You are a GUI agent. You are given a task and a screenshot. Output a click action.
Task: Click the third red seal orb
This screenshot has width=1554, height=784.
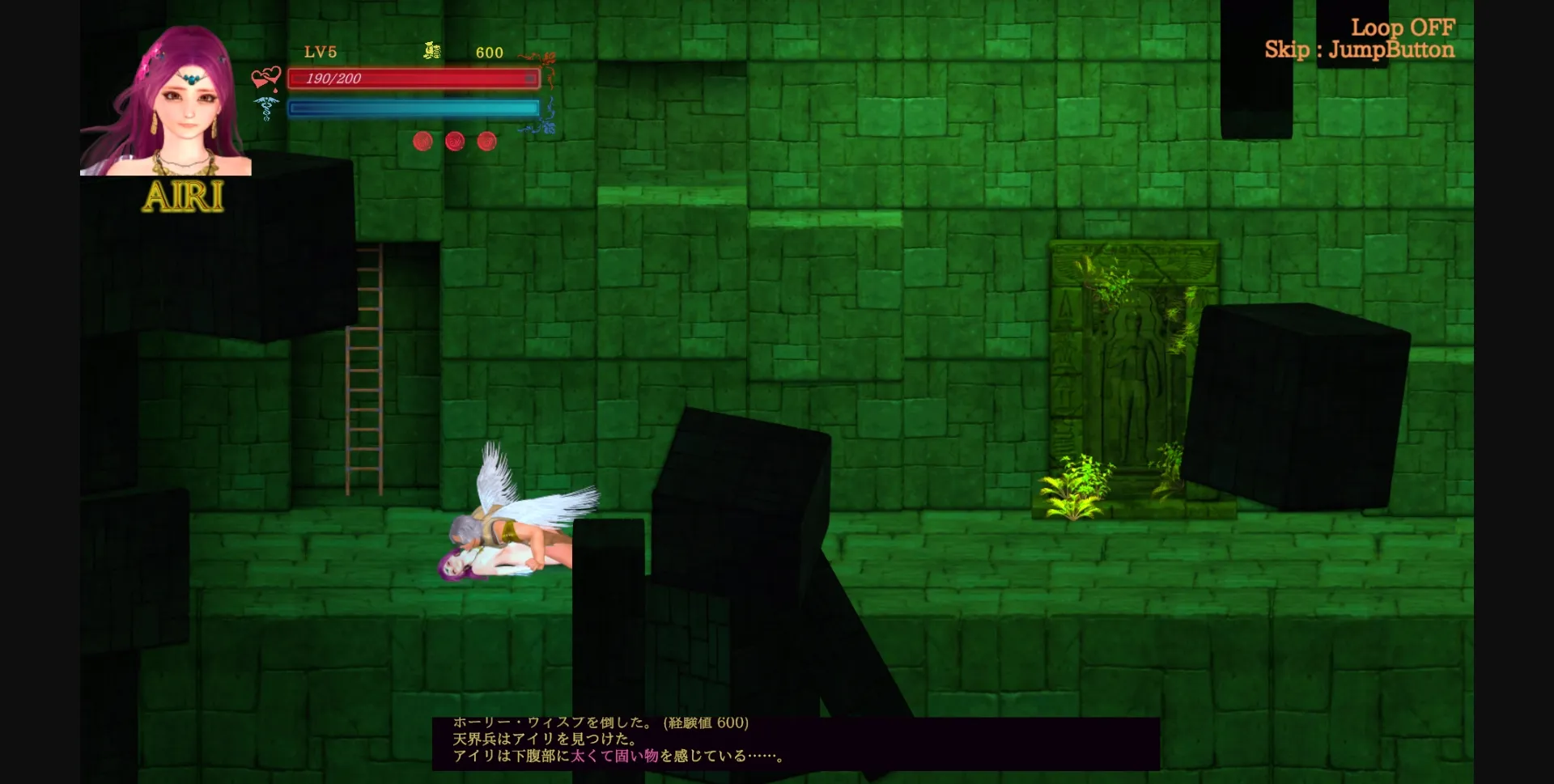pyautogui.click(x=486, y=141)
